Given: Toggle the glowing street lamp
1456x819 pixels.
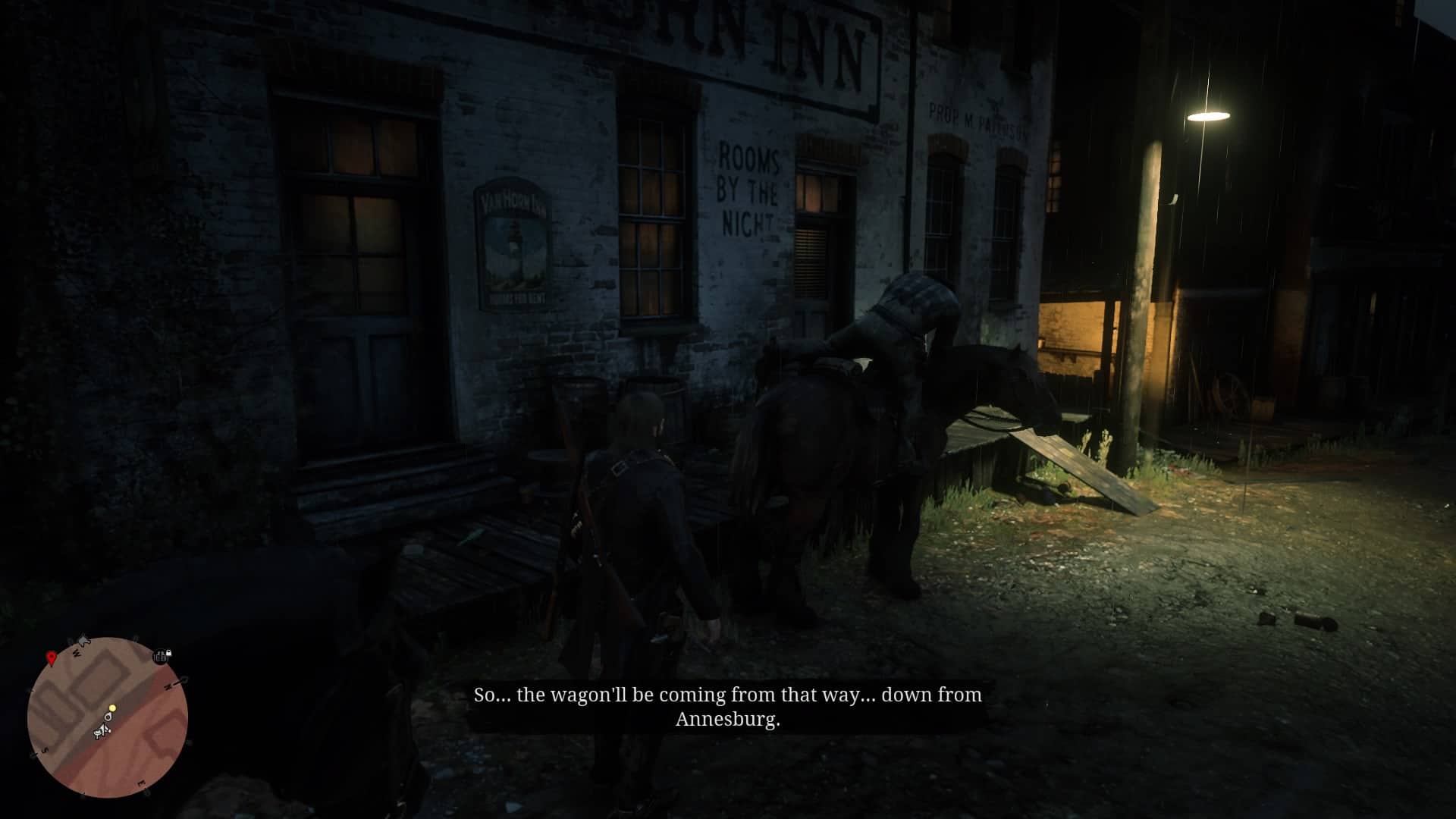Looking at the screenshot, I should pos(1209,115).
